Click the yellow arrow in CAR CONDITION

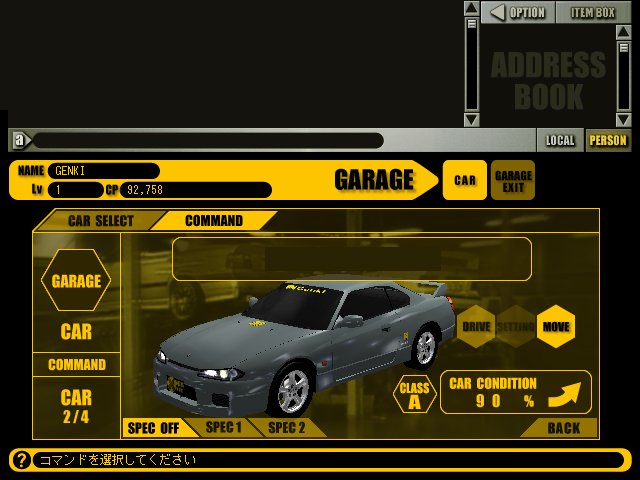click(566, 392)
